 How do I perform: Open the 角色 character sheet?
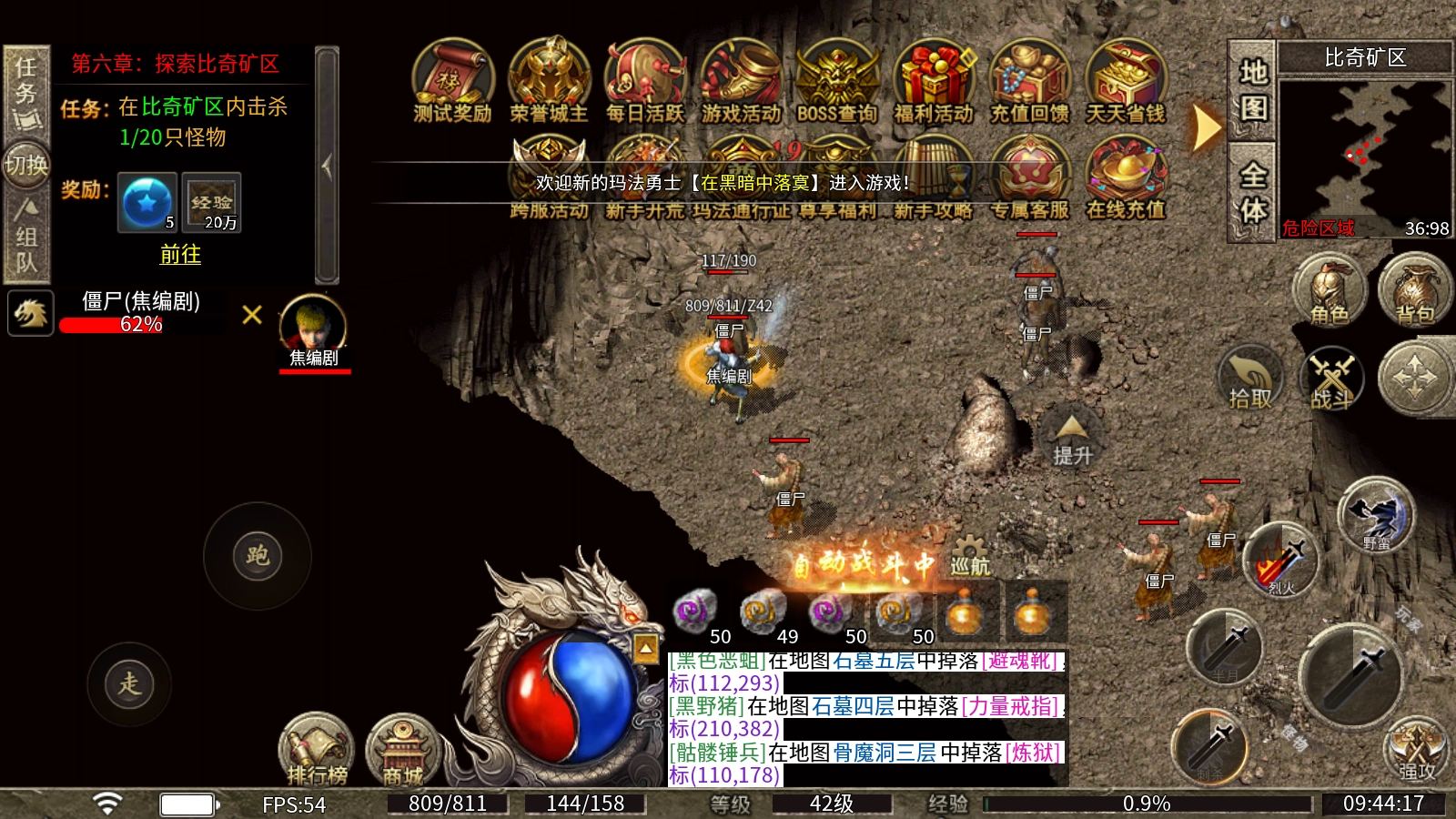pos(1330,291)
